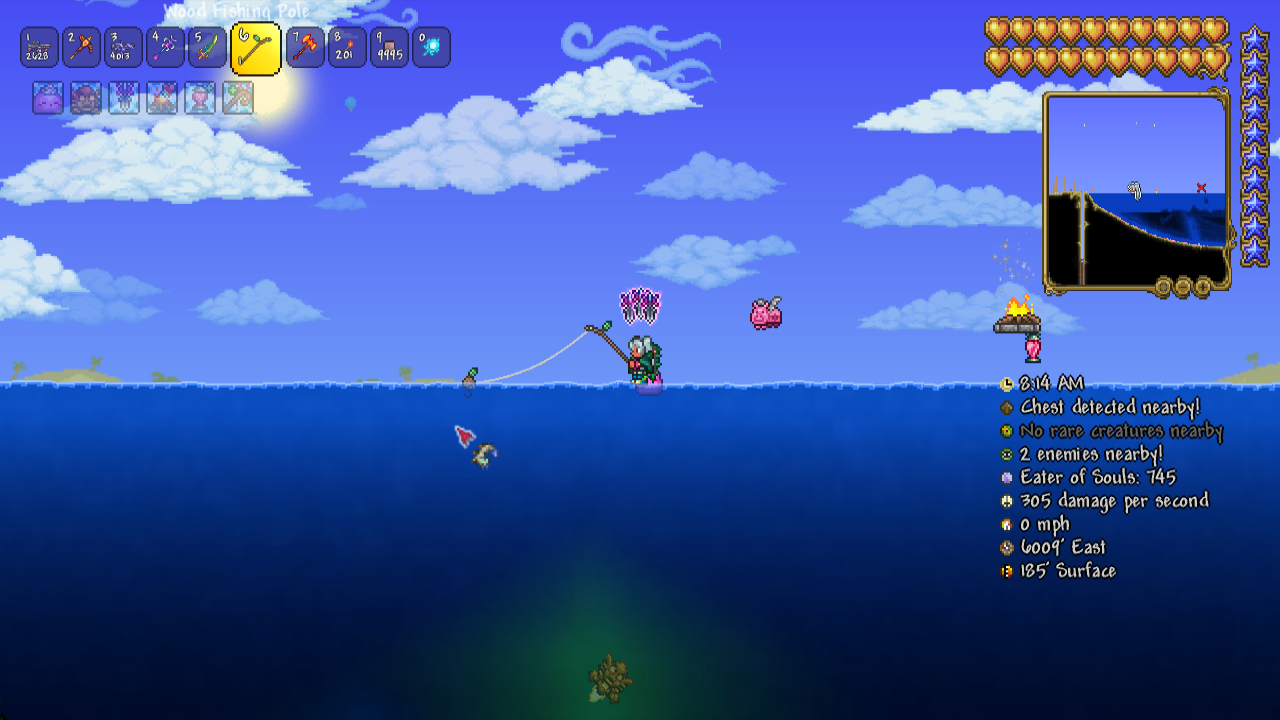Choose the golden pickaxe in slot 2
This screenshot has height=720, width=1280.
(x=81, y=48)
